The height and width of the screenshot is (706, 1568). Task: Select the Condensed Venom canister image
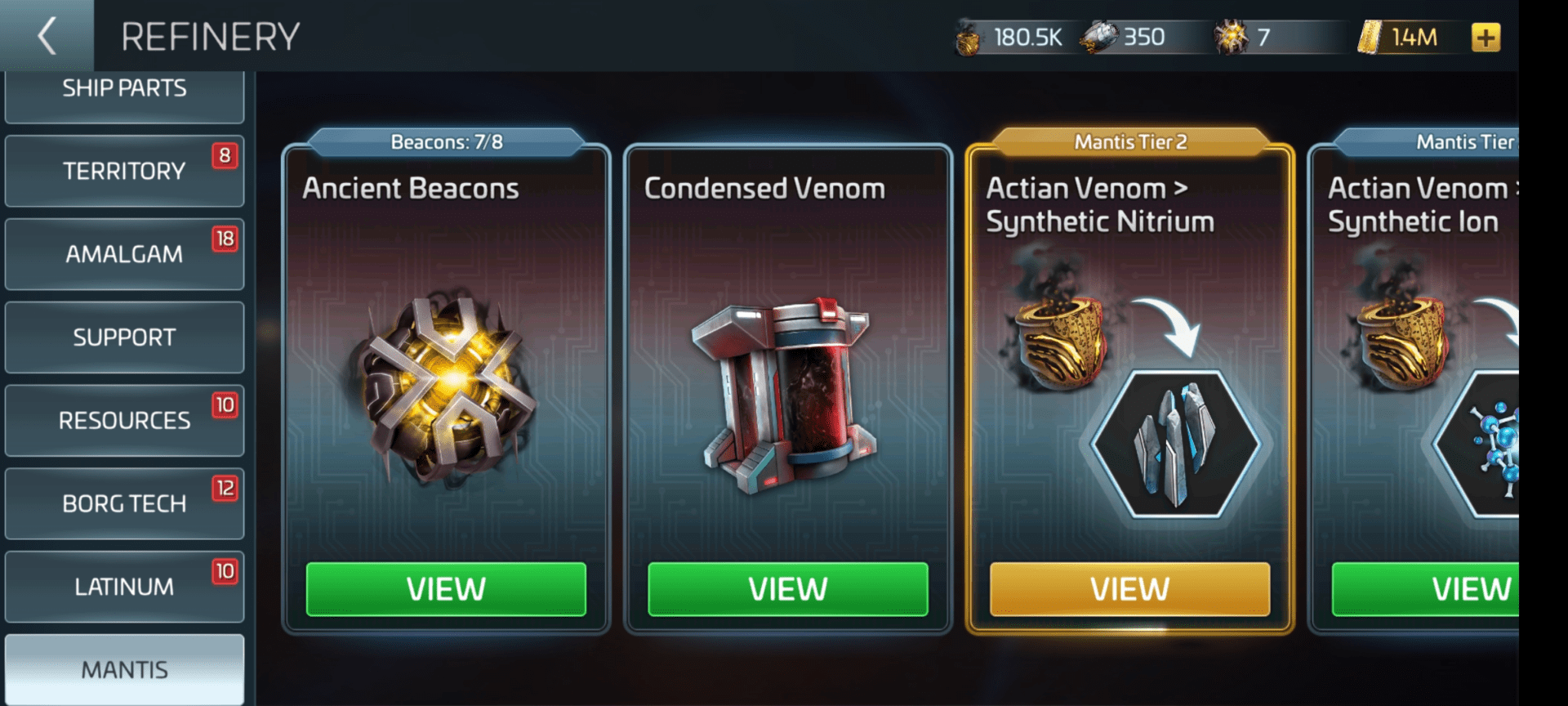[x=784, y=394]
